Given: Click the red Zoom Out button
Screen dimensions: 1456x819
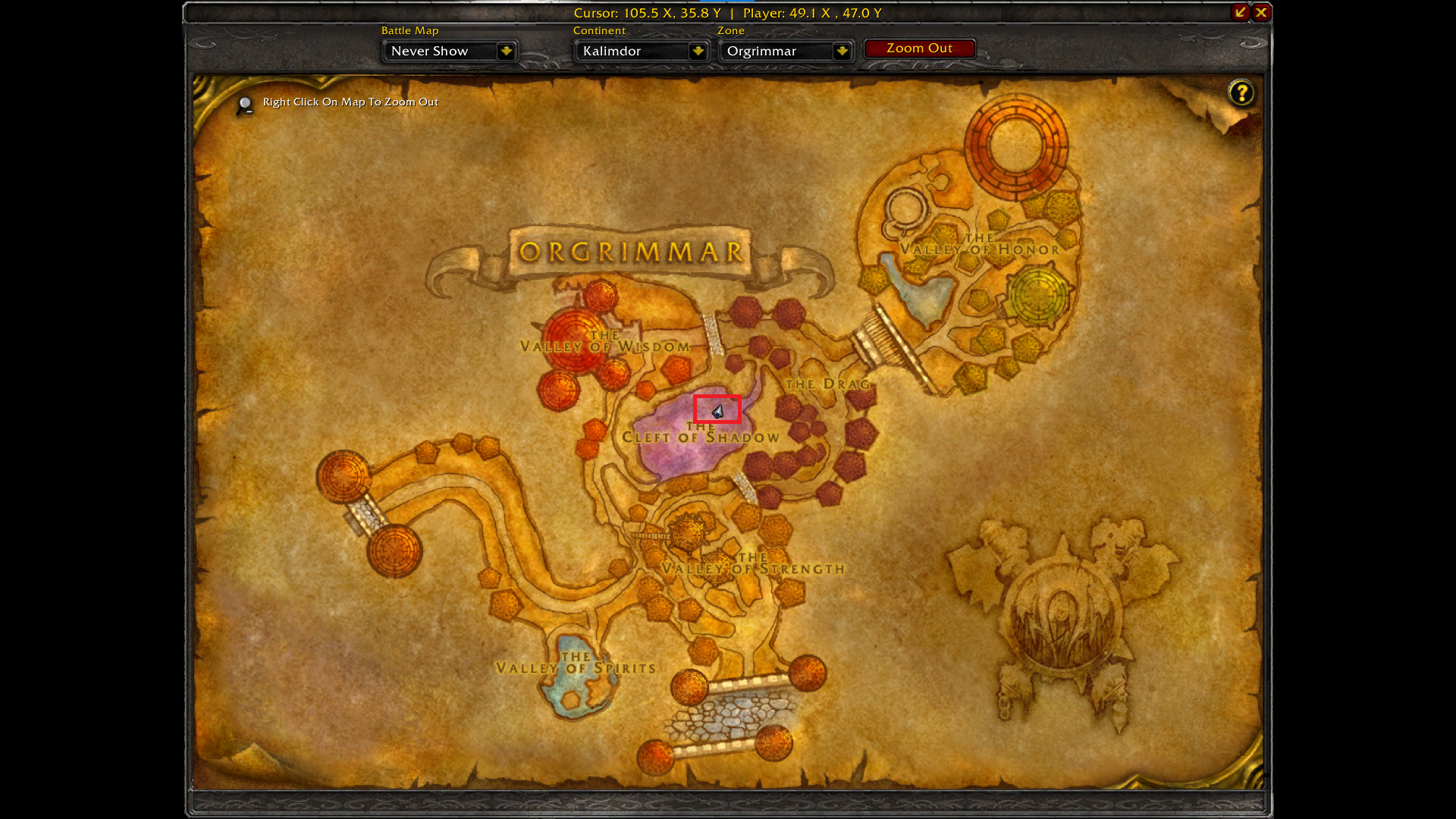Looking at the screenshot, I should click(x=919, y=49).
